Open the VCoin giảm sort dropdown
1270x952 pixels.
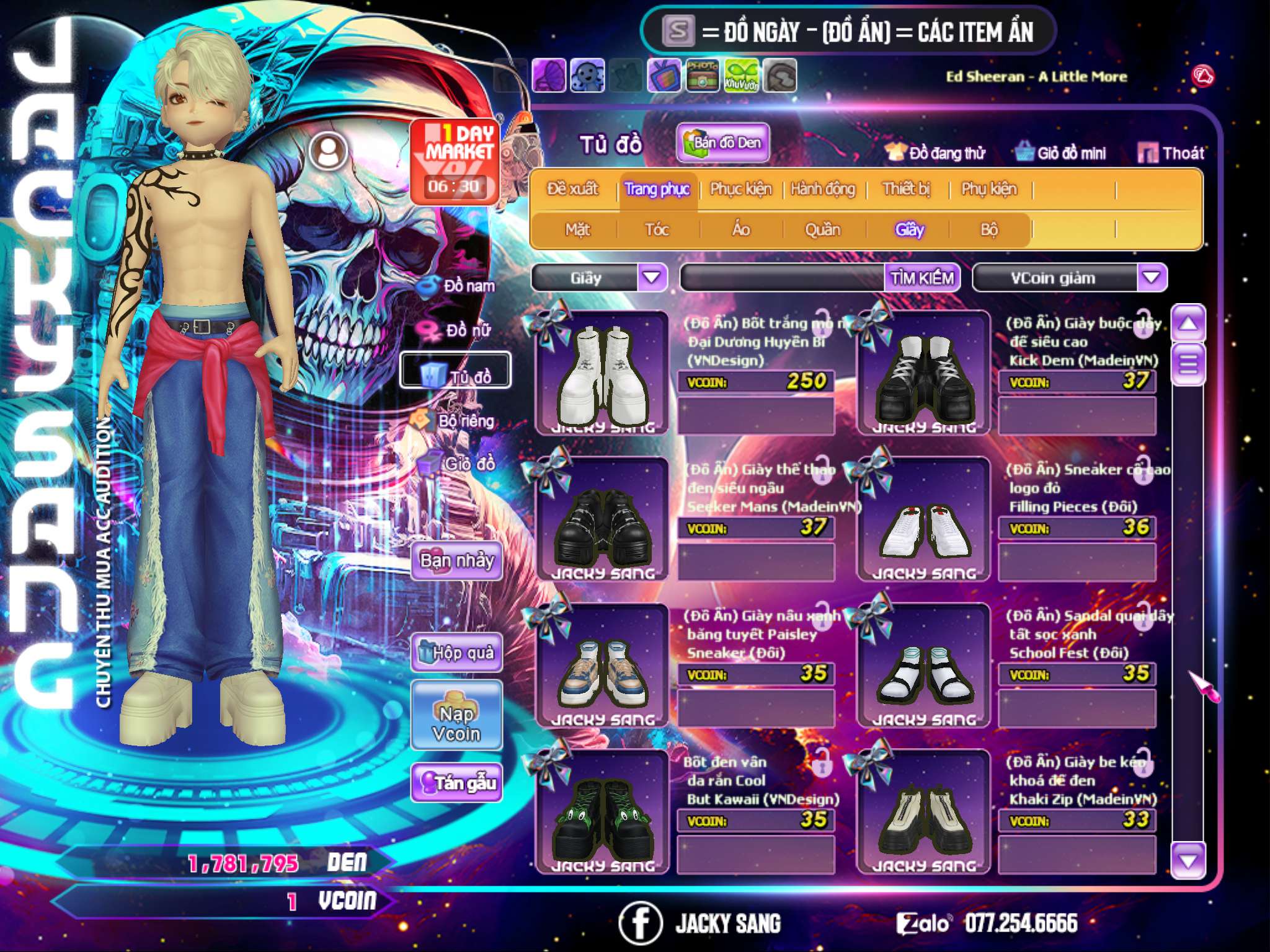point(1152,278)
